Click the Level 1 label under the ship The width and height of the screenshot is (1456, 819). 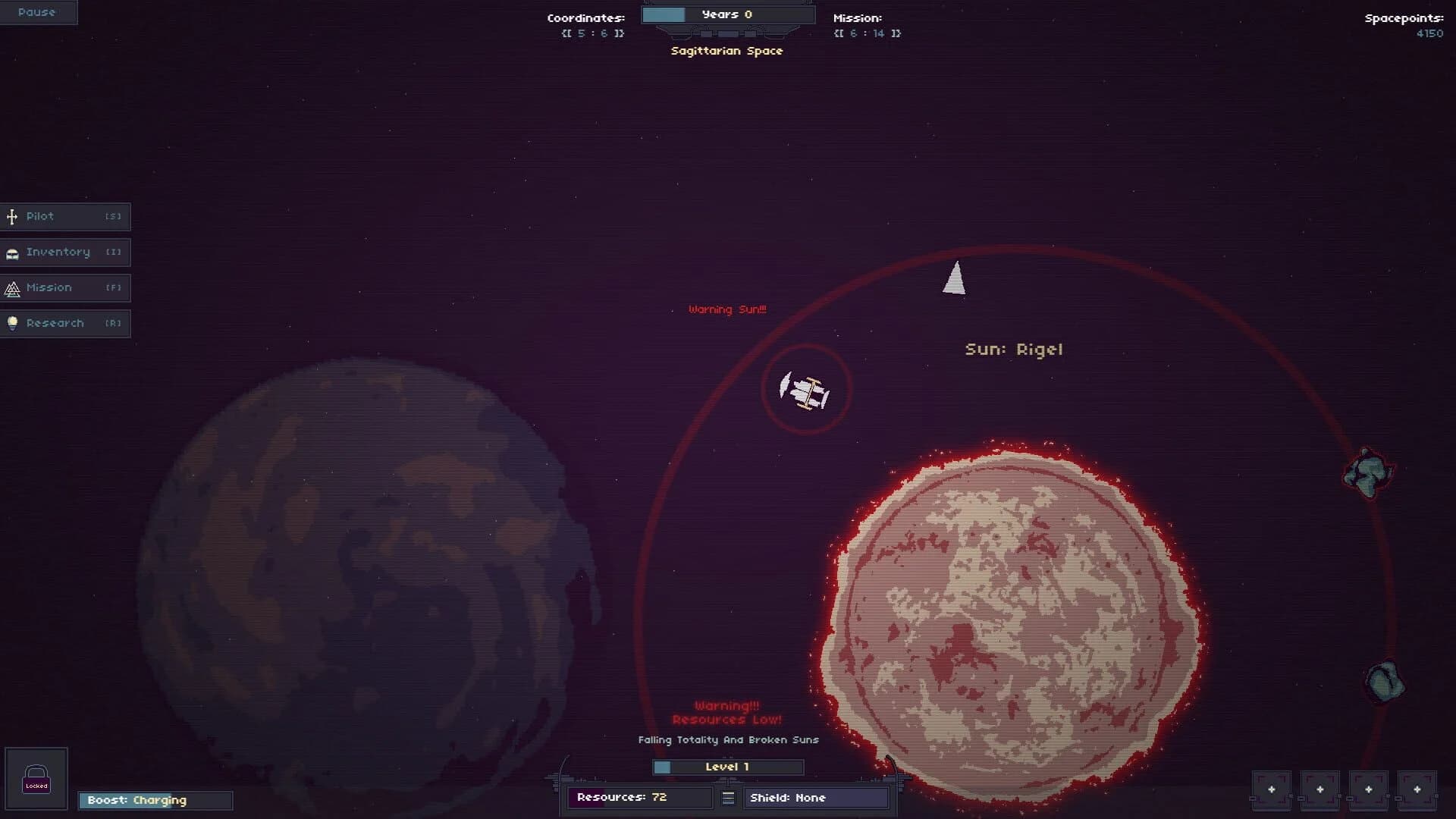click(727, 767)
